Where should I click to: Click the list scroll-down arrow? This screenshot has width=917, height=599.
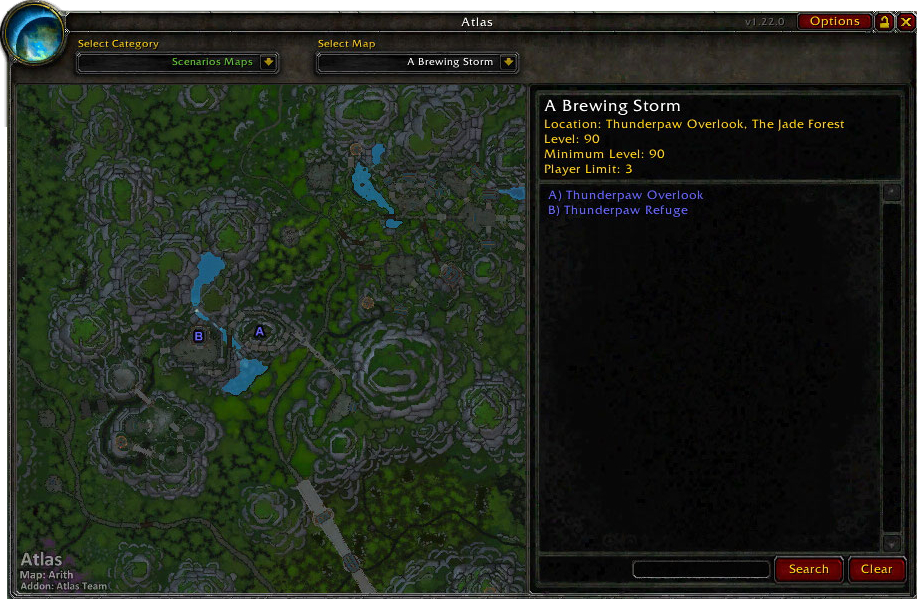891,544
